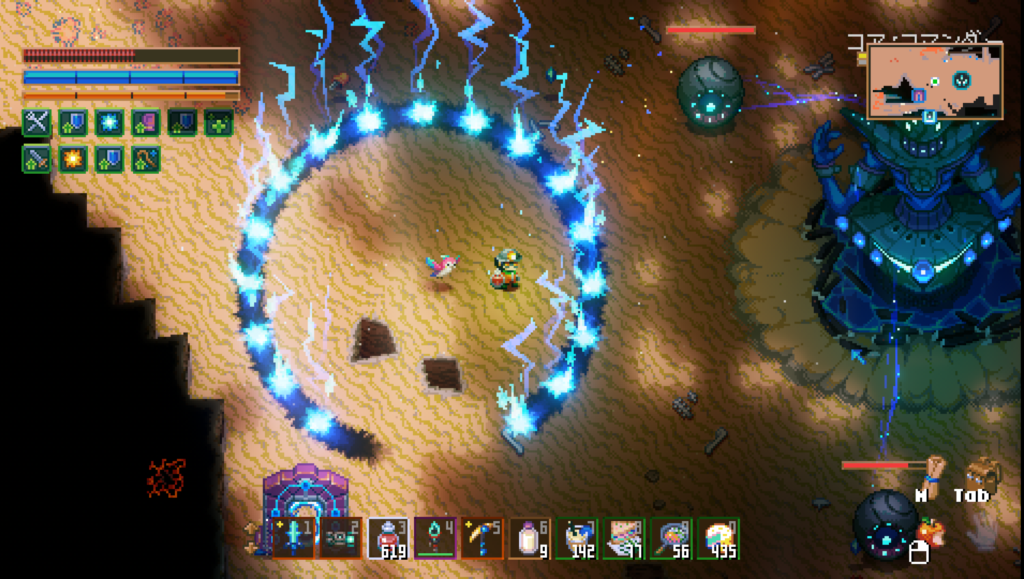
Task: Inspect the whip with green arrow buff
Action: click(x=146, y=159)
